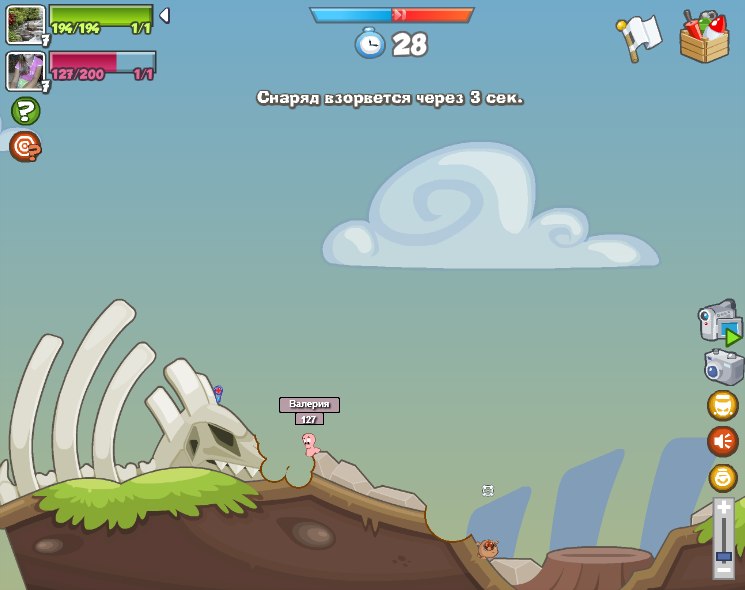Click the orange face button above the speaker
This screenshot has width=745, height=590.
[x=722, y=405]
